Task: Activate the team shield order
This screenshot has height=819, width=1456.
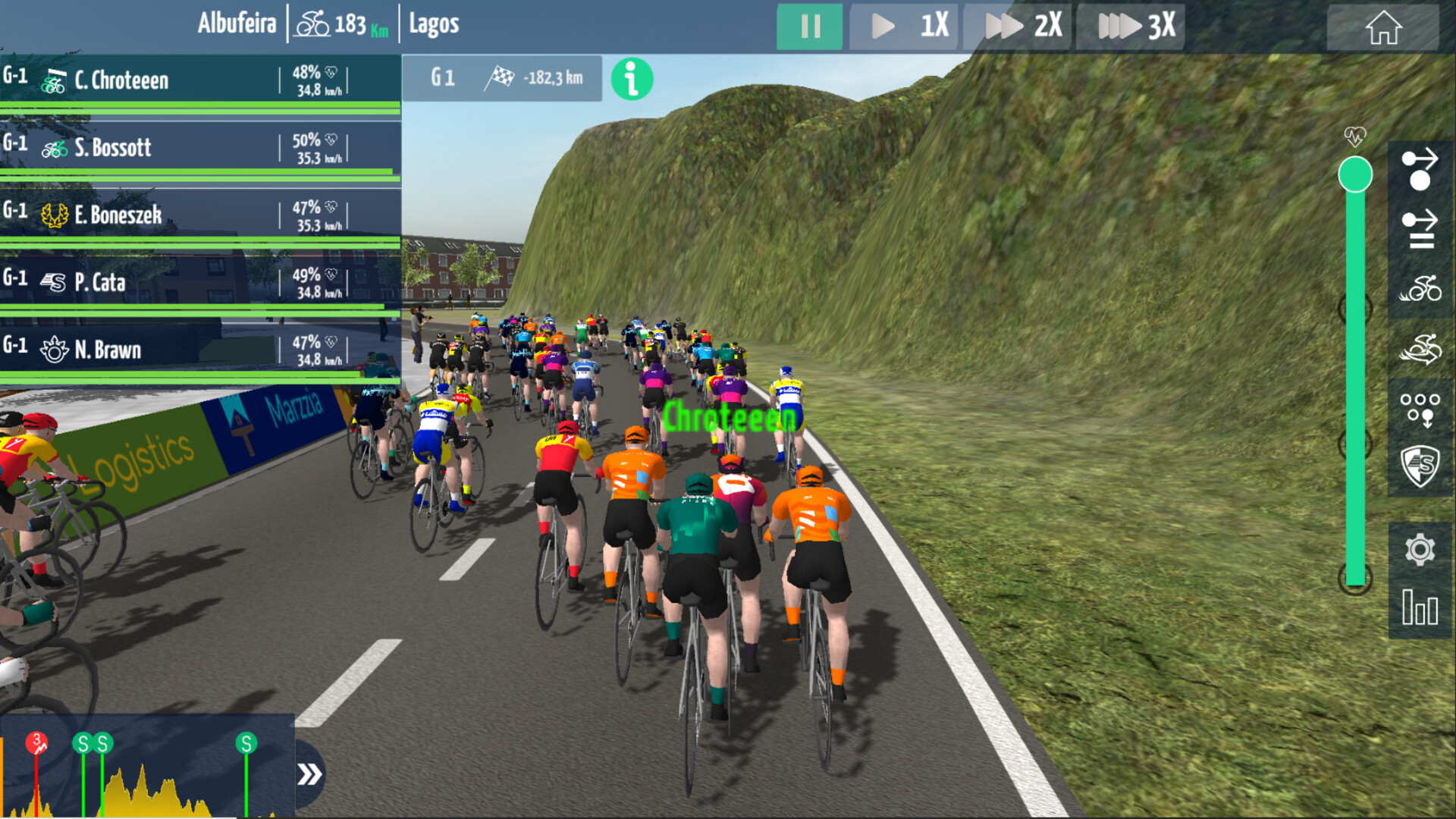Action: click(x=1420, y=466)
